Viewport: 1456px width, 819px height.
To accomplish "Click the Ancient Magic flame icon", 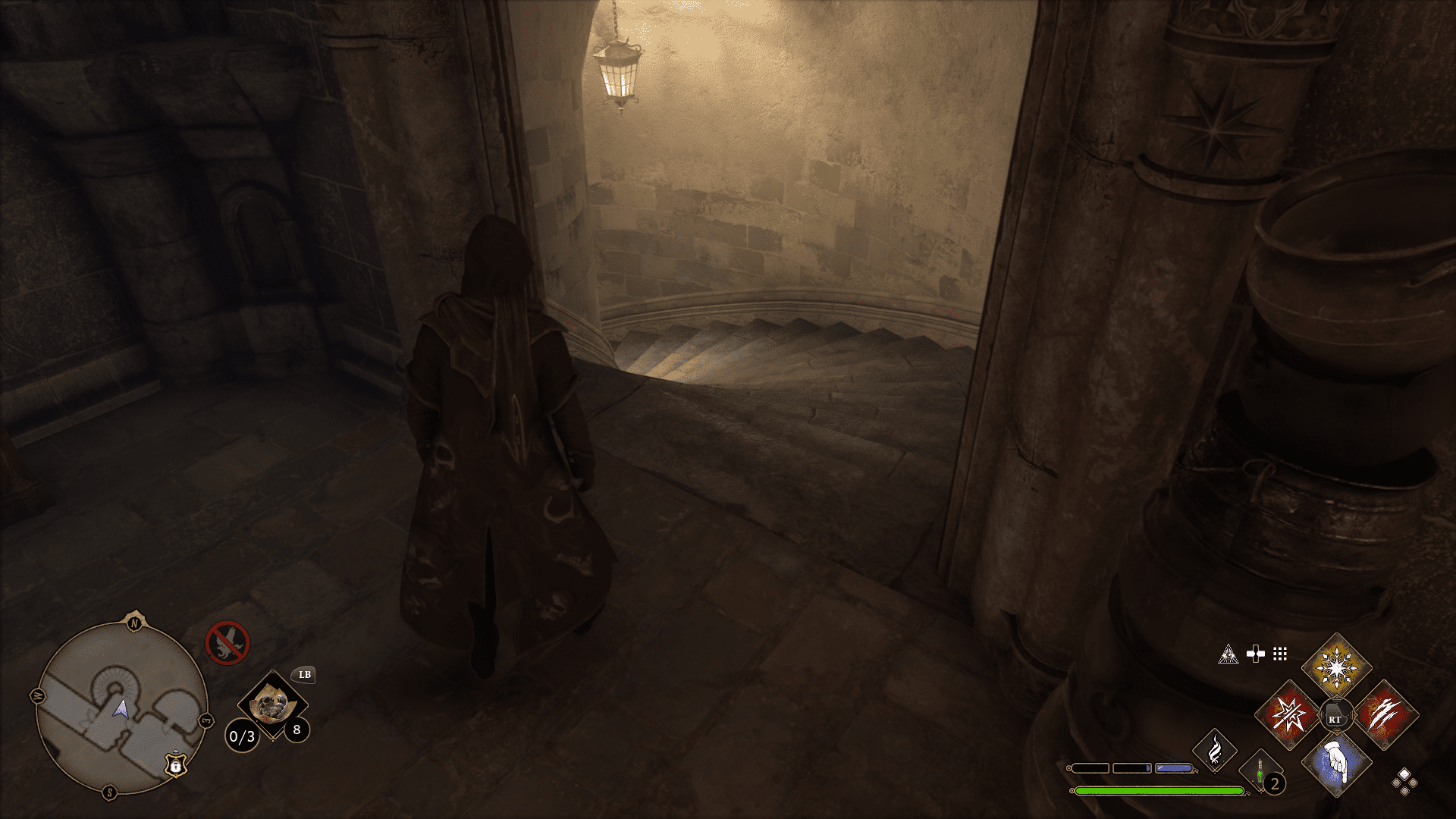I will click(1215, 752).
